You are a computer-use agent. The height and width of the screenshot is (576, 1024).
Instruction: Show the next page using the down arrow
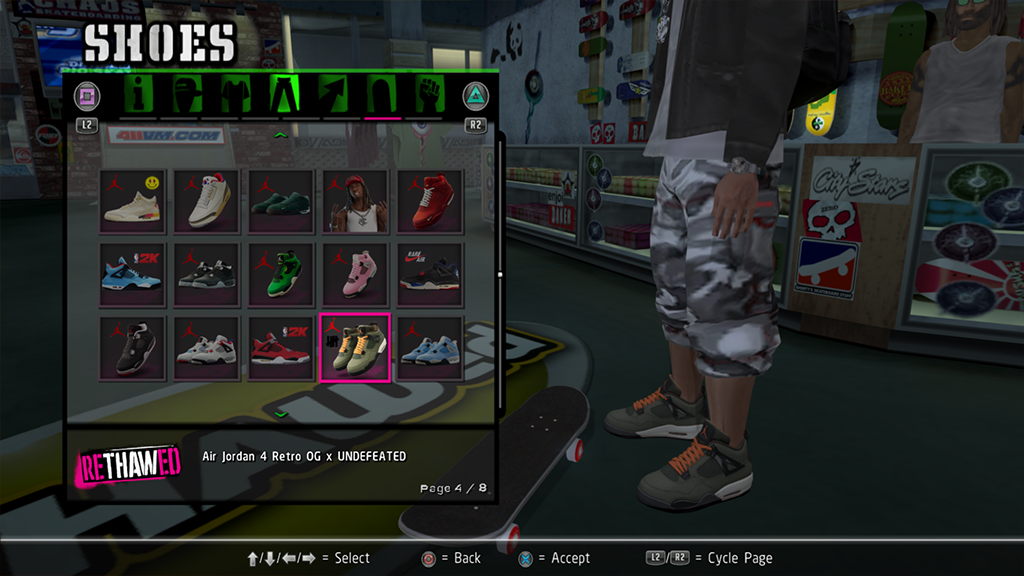tap(281, 413)
